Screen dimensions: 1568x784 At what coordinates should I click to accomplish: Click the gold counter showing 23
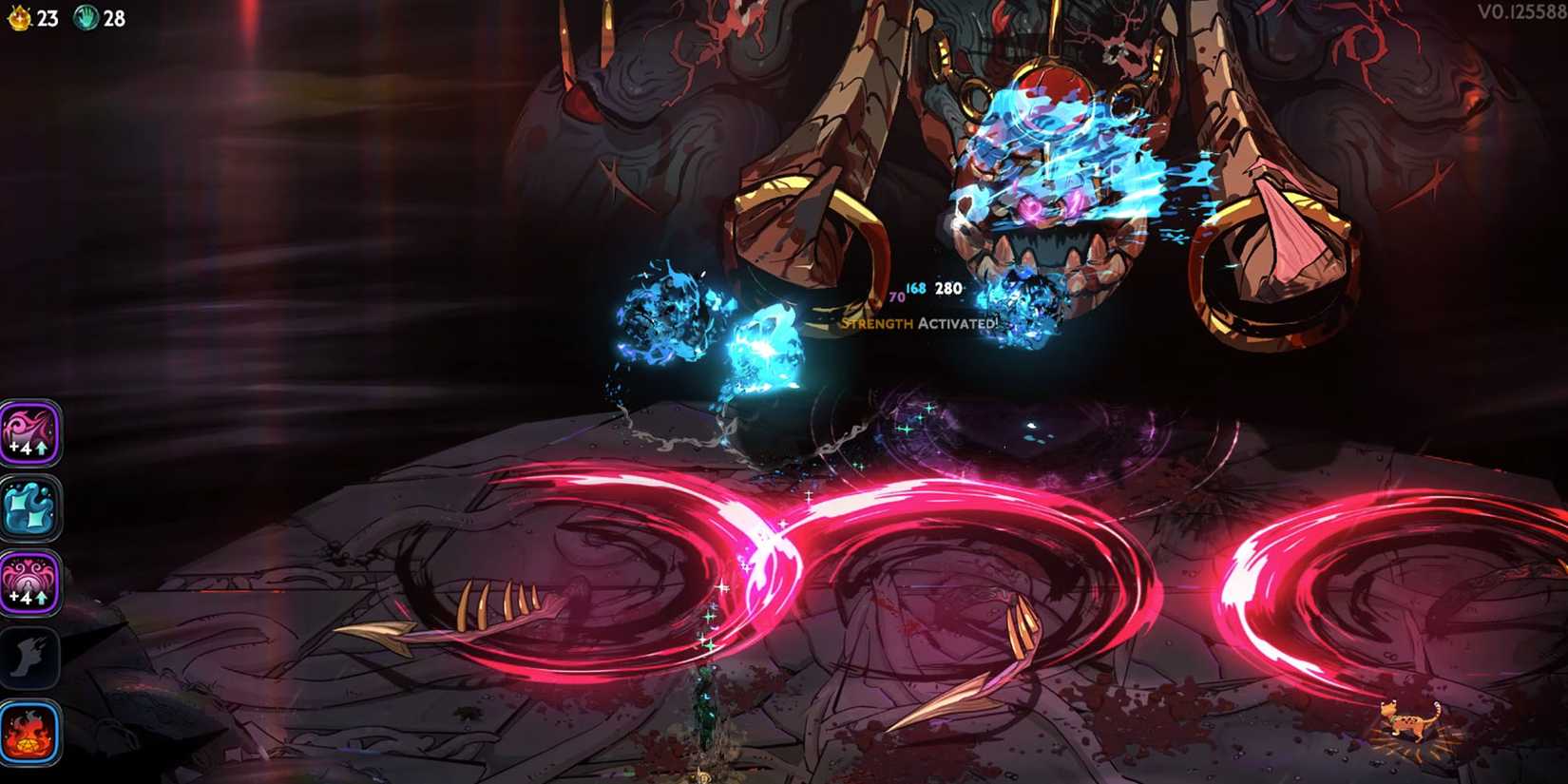[48, 16]
